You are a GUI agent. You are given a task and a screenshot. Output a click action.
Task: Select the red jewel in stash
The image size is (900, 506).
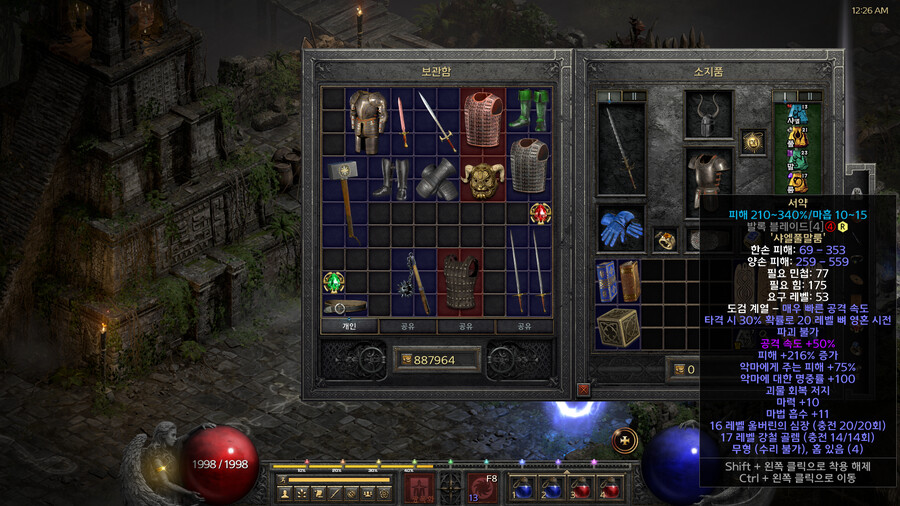coord(541,214)
